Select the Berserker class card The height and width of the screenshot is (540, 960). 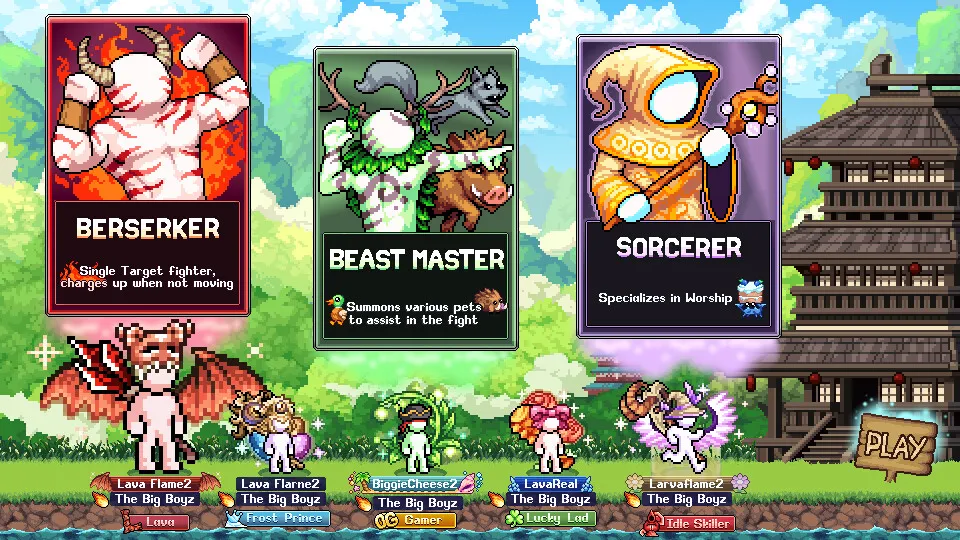148,165
